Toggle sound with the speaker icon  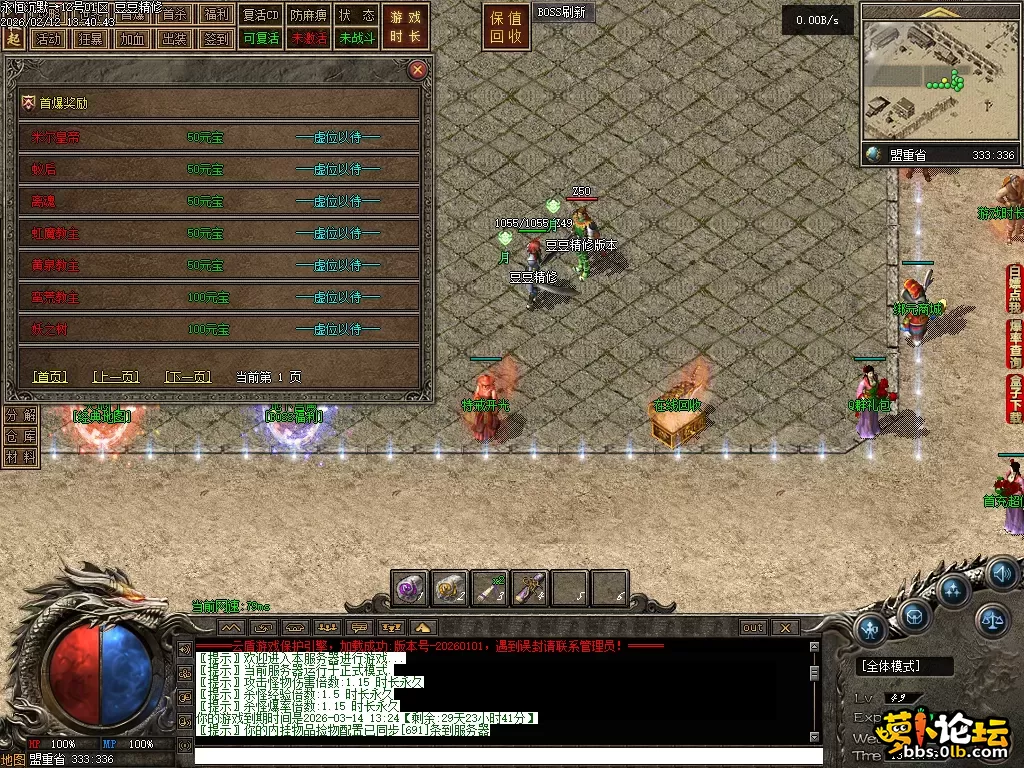[1002, 574]
